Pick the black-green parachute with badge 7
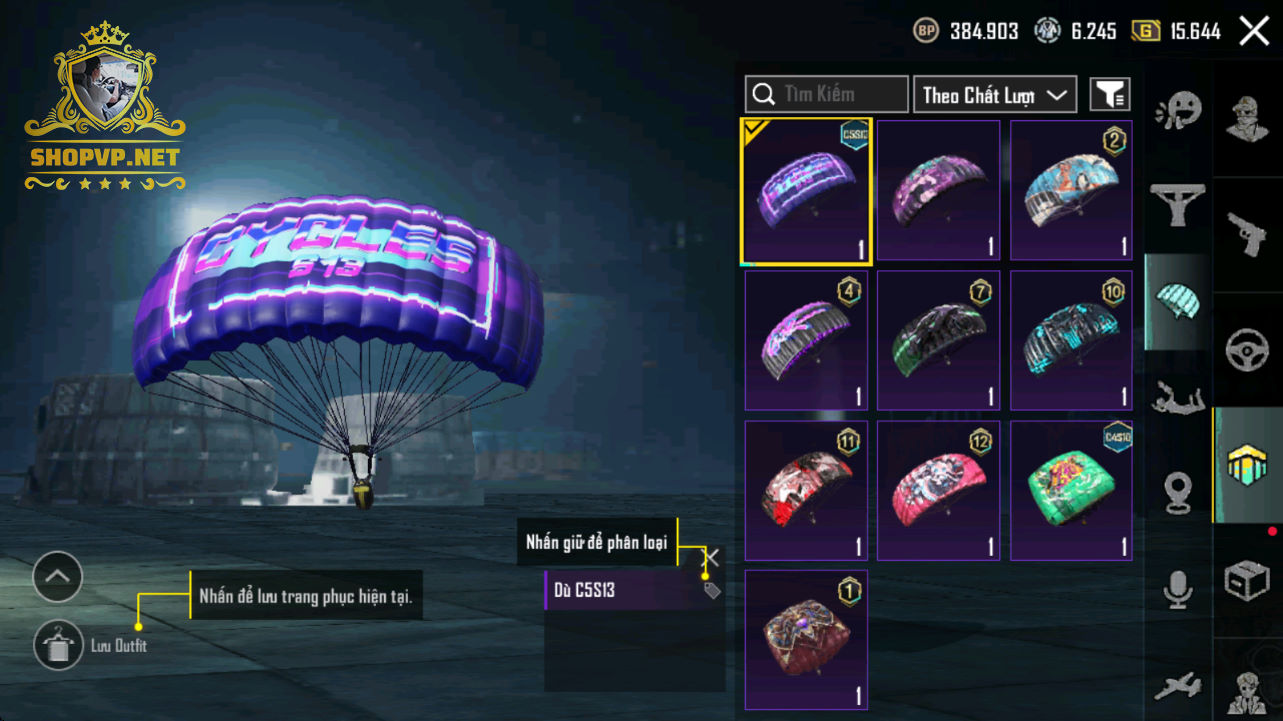1283x721 pixels. tap(938, 340)
